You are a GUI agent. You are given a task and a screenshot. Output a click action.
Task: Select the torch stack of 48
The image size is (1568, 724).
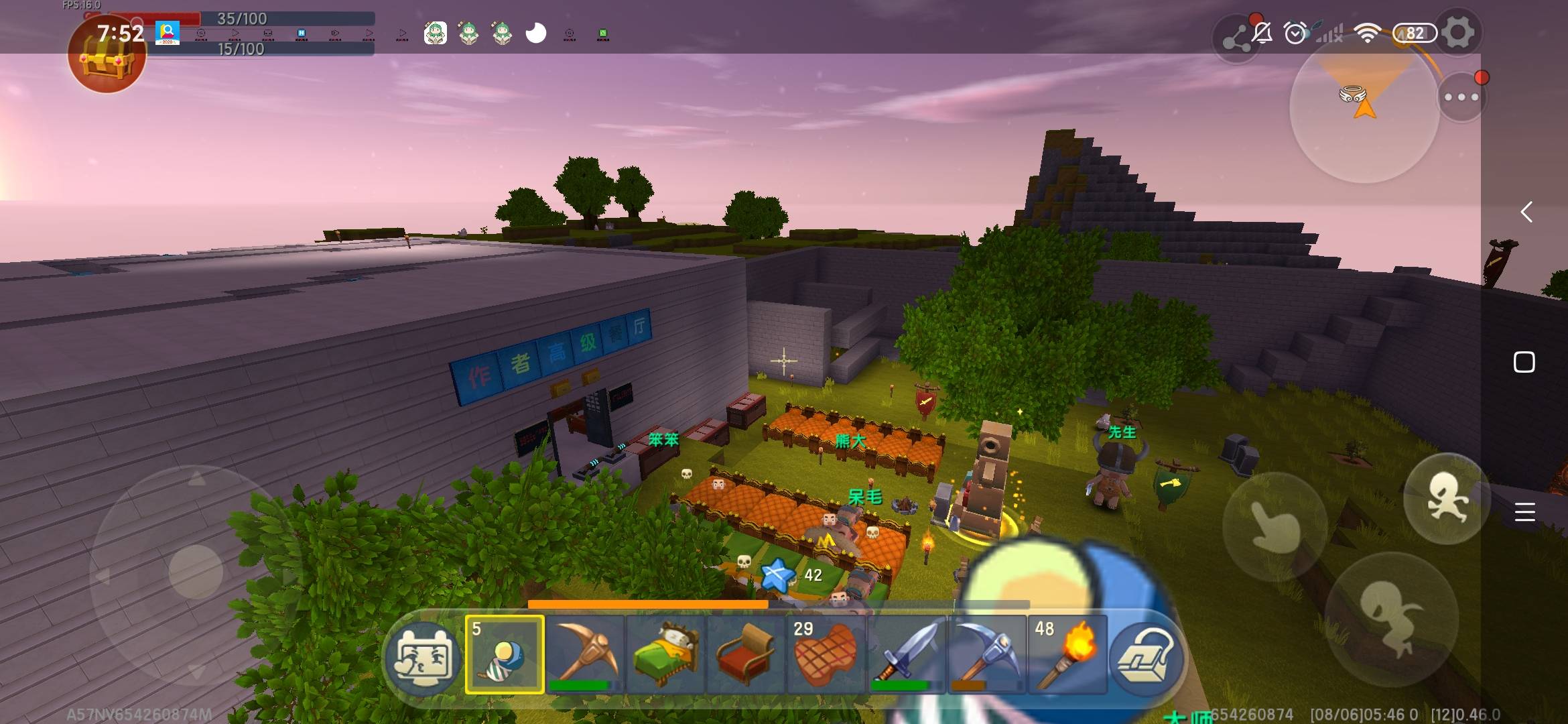pyautogui.click(x=1067, y=654)
